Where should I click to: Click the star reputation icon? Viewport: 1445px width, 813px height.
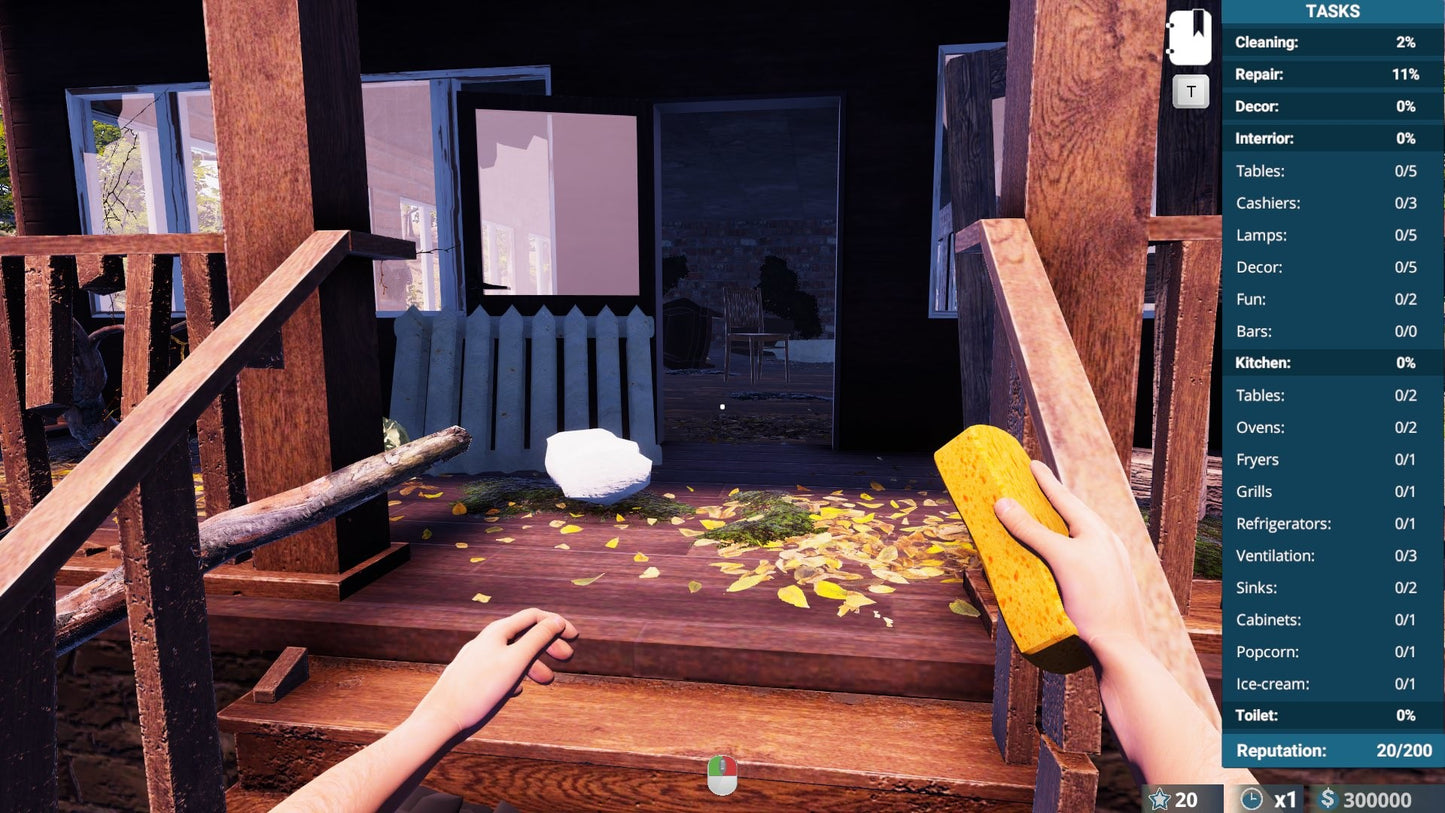point(1161,800)
